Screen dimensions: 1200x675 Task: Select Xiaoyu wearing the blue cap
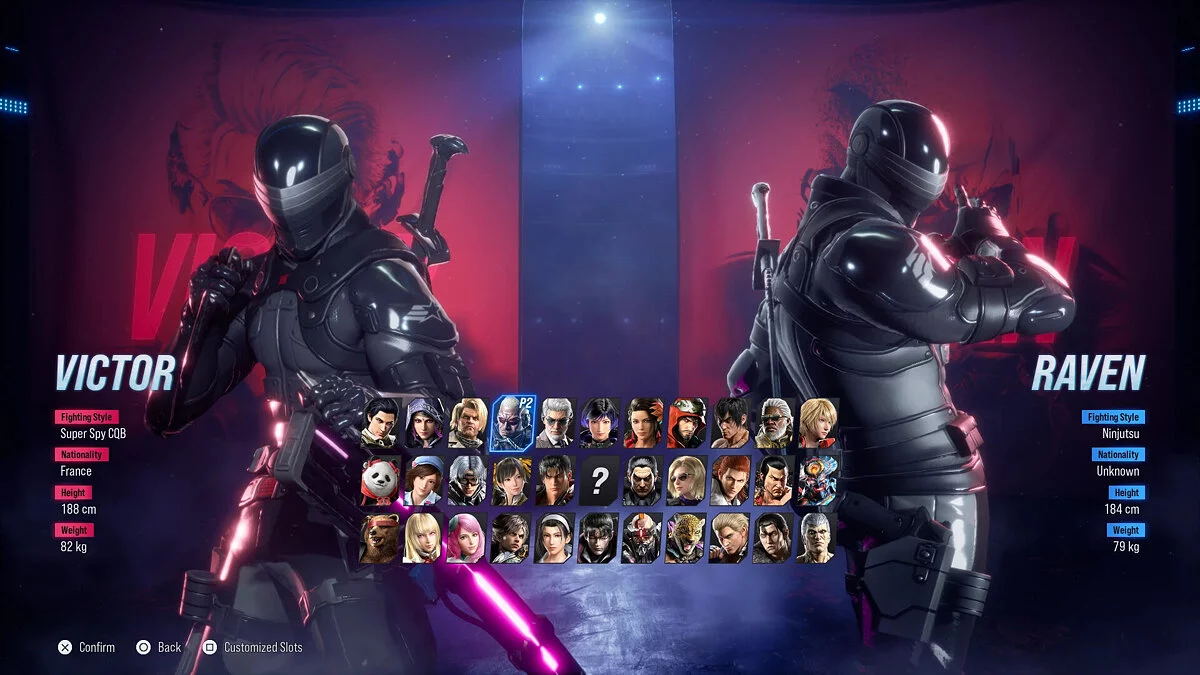424,480
